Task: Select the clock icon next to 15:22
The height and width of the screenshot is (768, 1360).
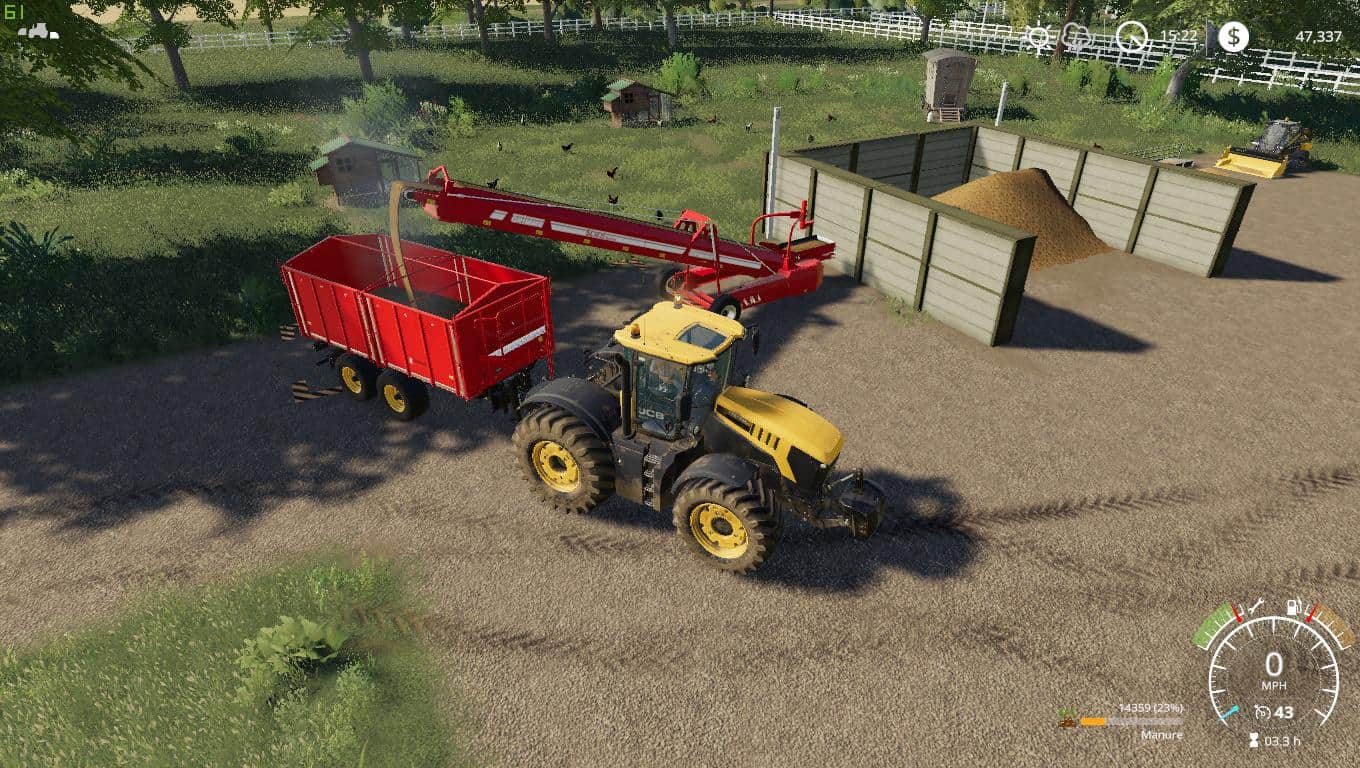Action: 1131,35
